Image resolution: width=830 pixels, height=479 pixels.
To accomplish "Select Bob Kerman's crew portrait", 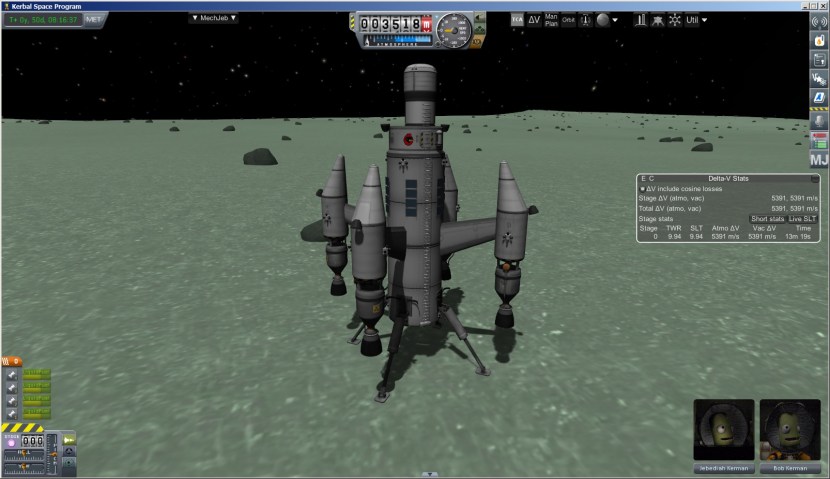I will [x=789, y=431].
